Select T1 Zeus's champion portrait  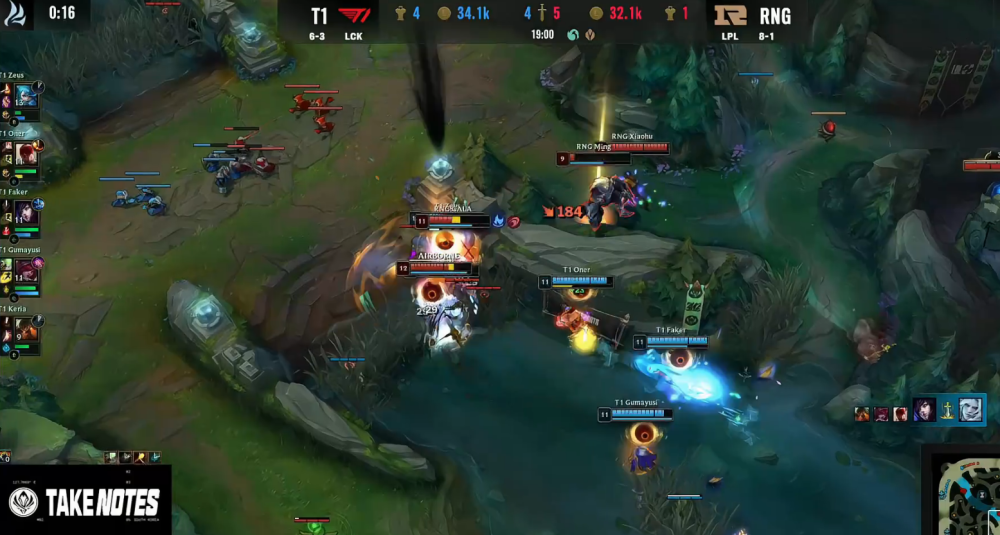25,96
